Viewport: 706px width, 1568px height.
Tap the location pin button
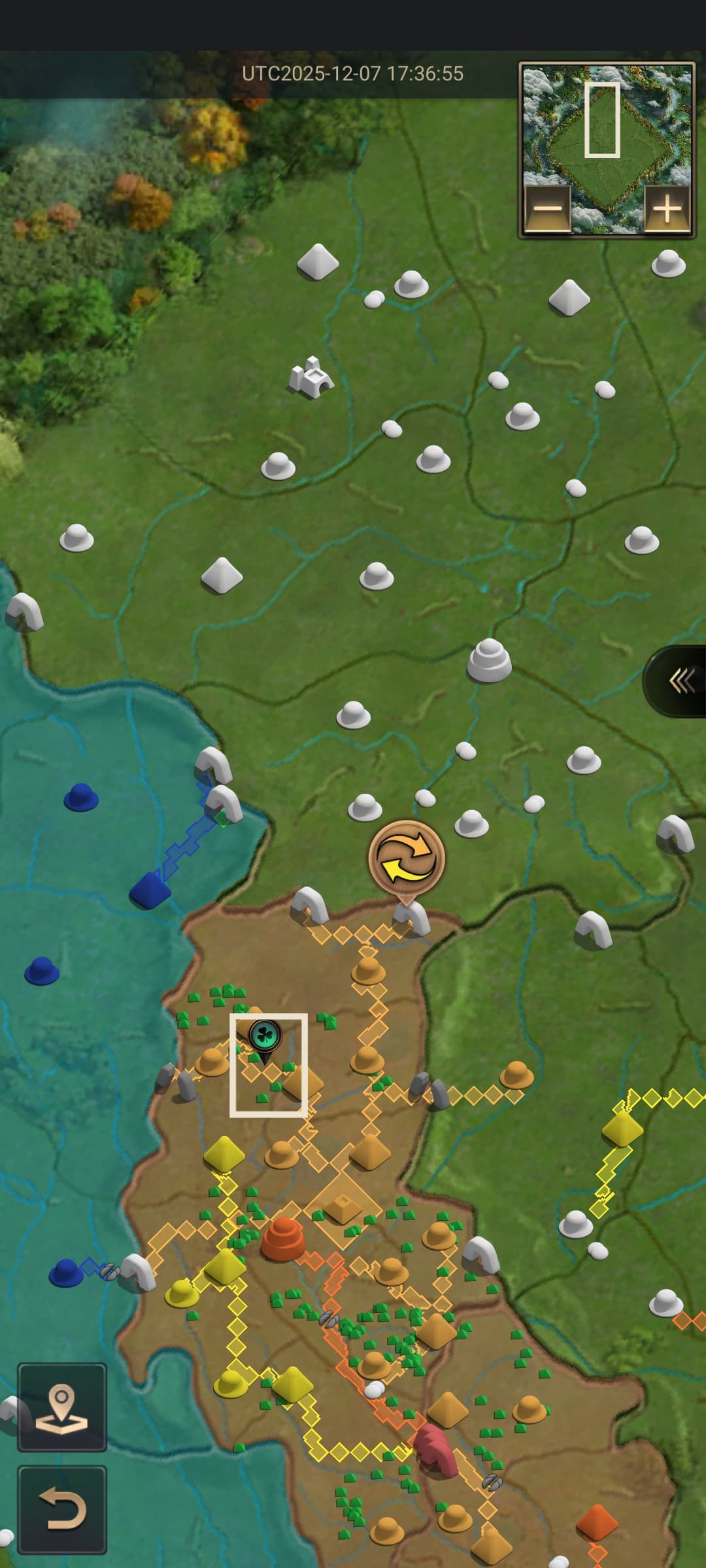pyautogui.click(x=62, y=1407)
